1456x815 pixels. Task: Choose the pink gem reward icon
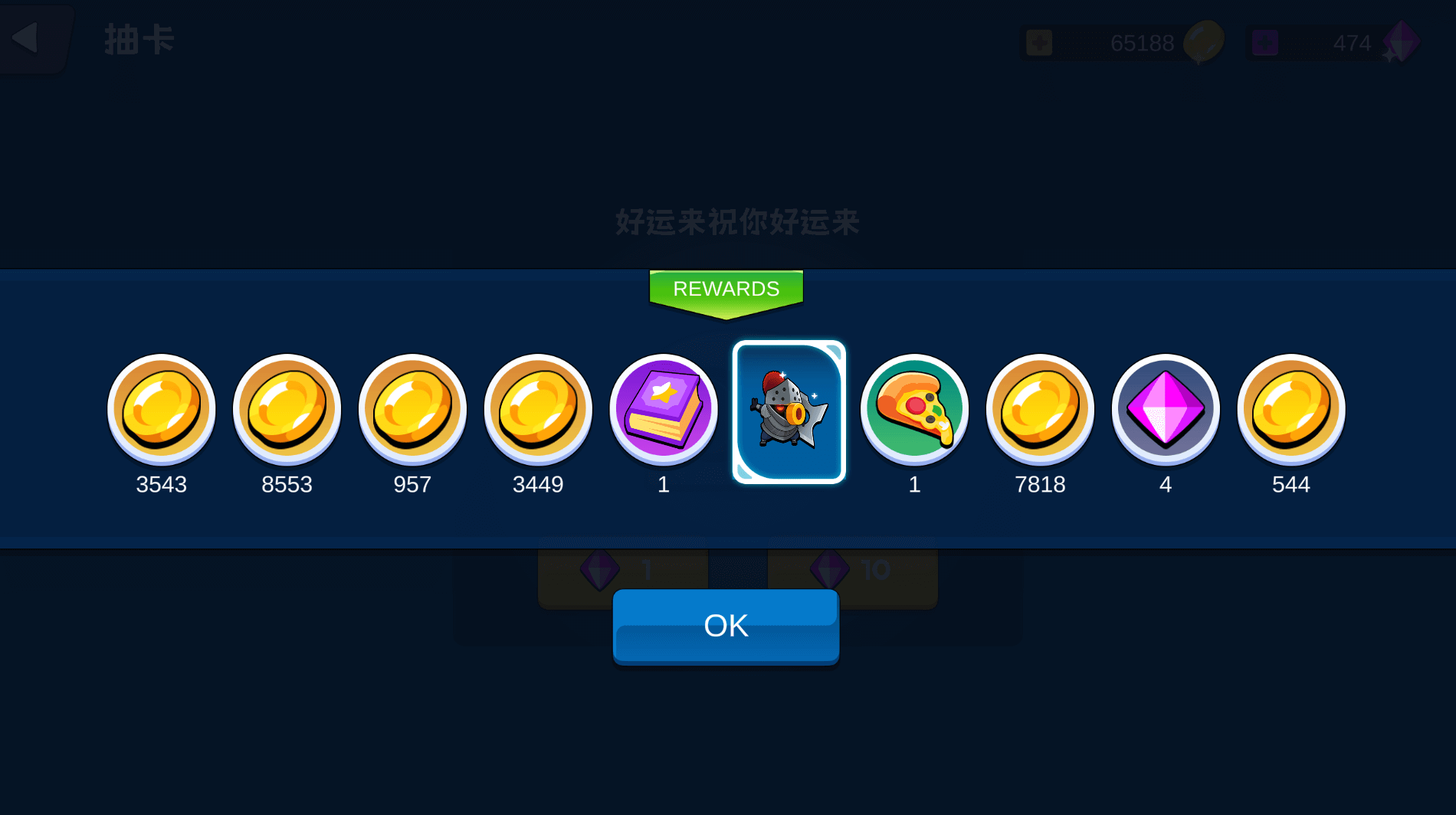1165,410
